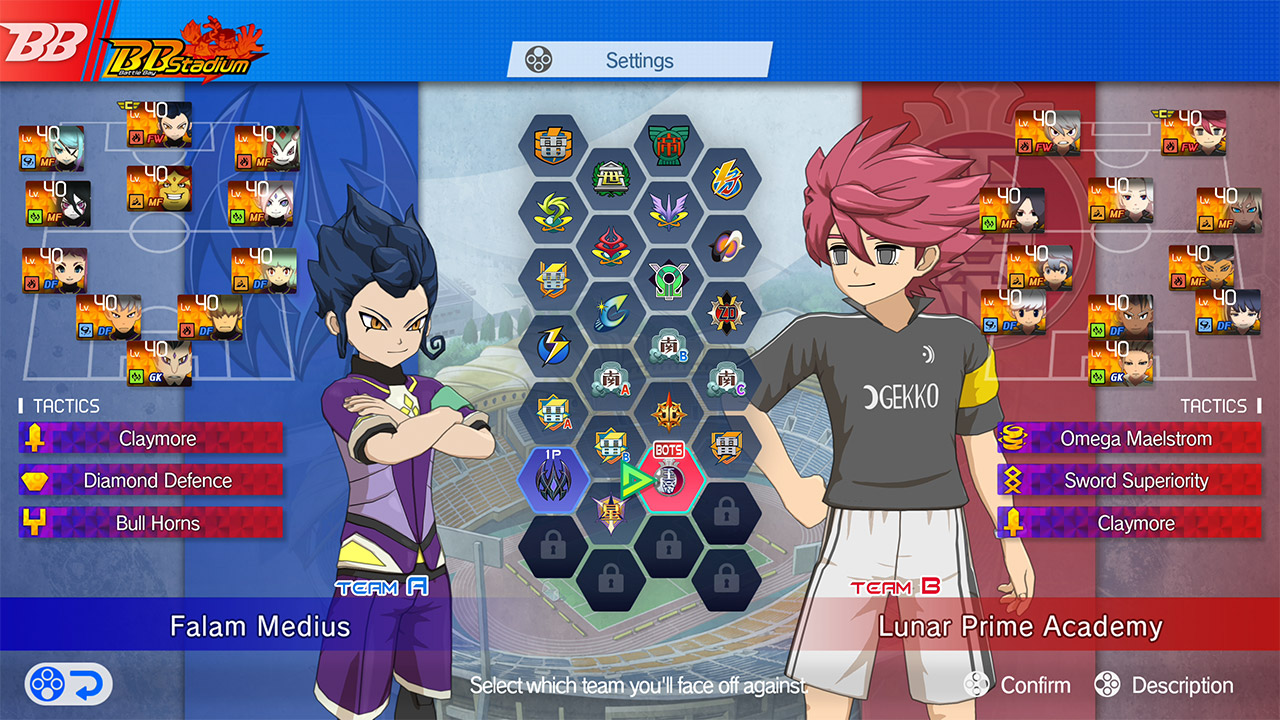Select Team A's Diamond Defence tactic
Image resolution: width=1280 pixels, height=720 pixels.
[152, 481]
